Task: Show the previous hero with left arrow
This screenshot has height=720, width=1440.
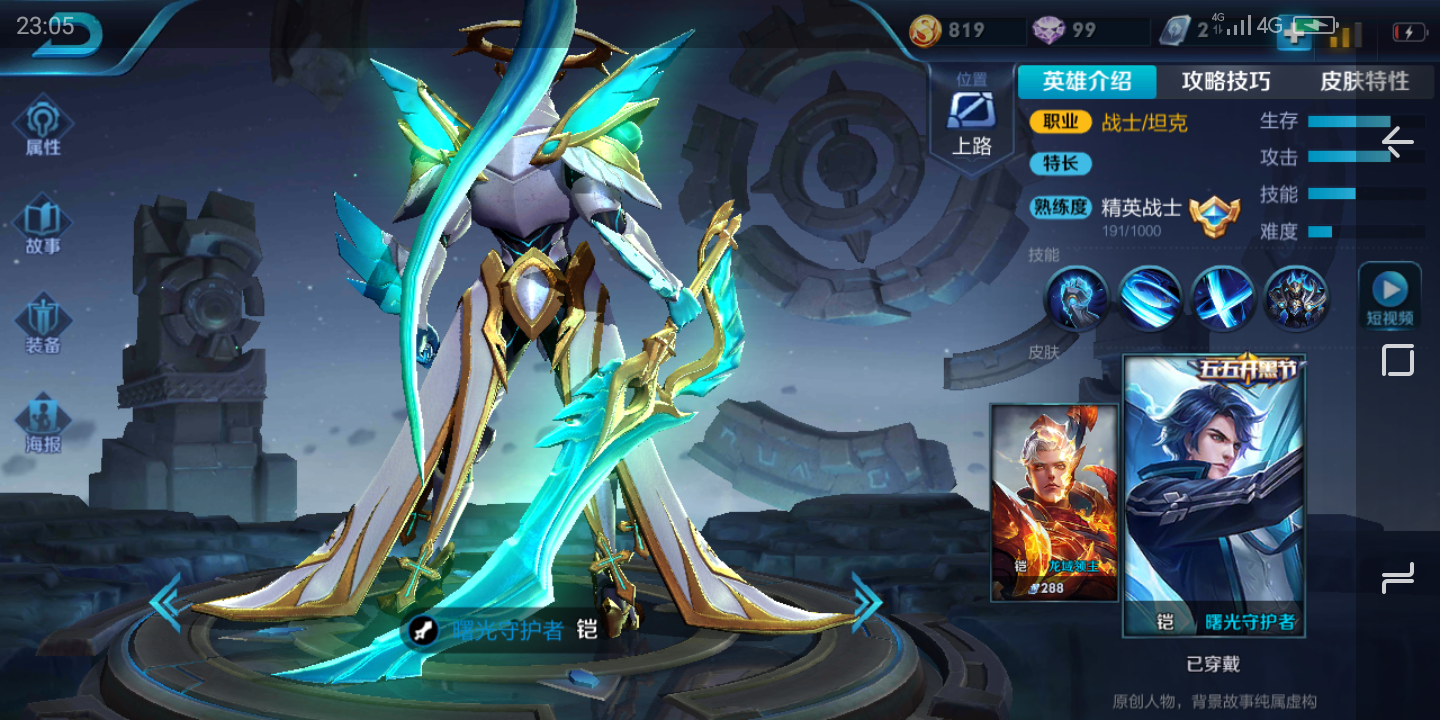Action: click(x=166, y=602)
